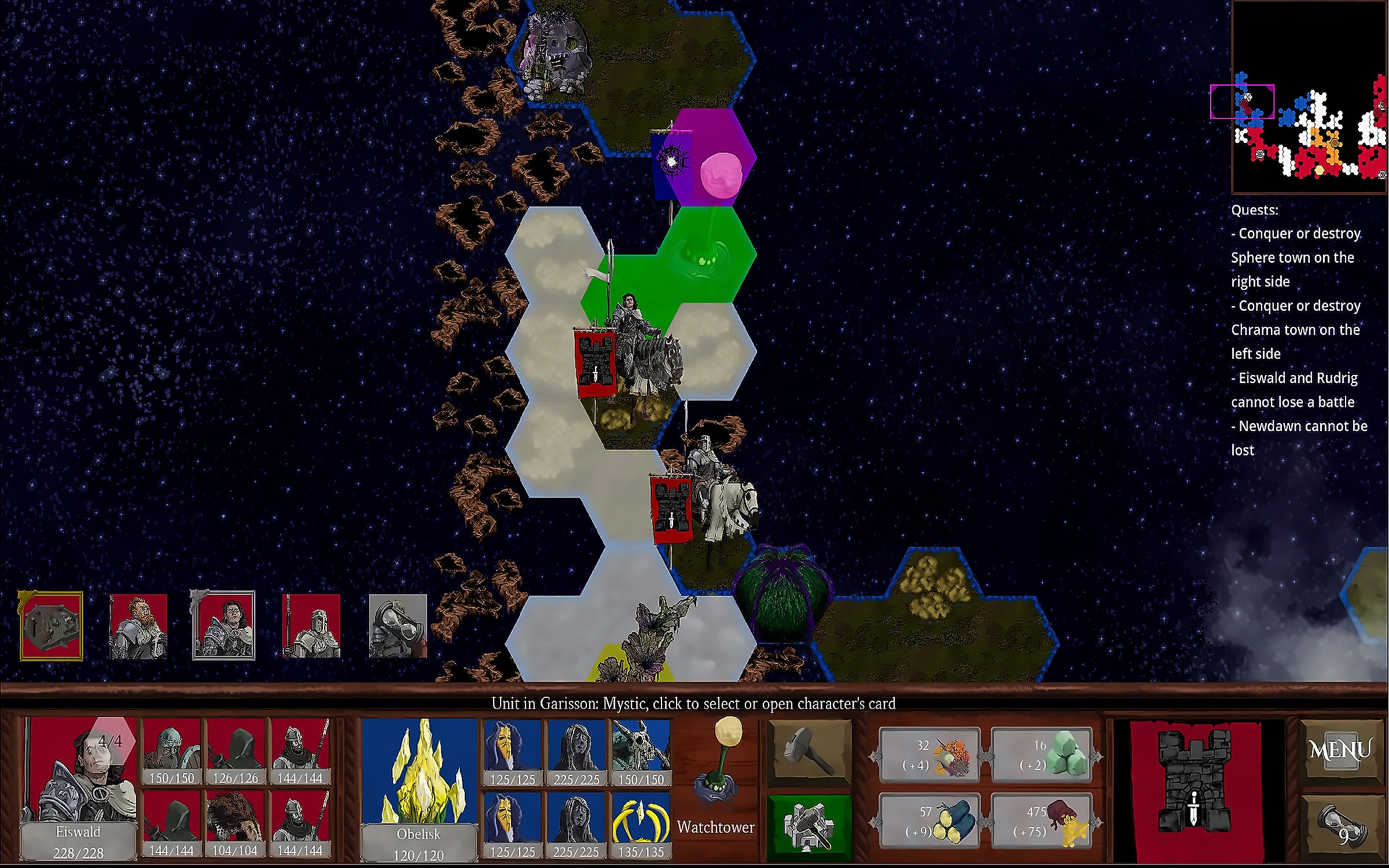Click the gold pouch resource panel
The width and height of the screenshot is (1389, 868).
pos(1042,822)
